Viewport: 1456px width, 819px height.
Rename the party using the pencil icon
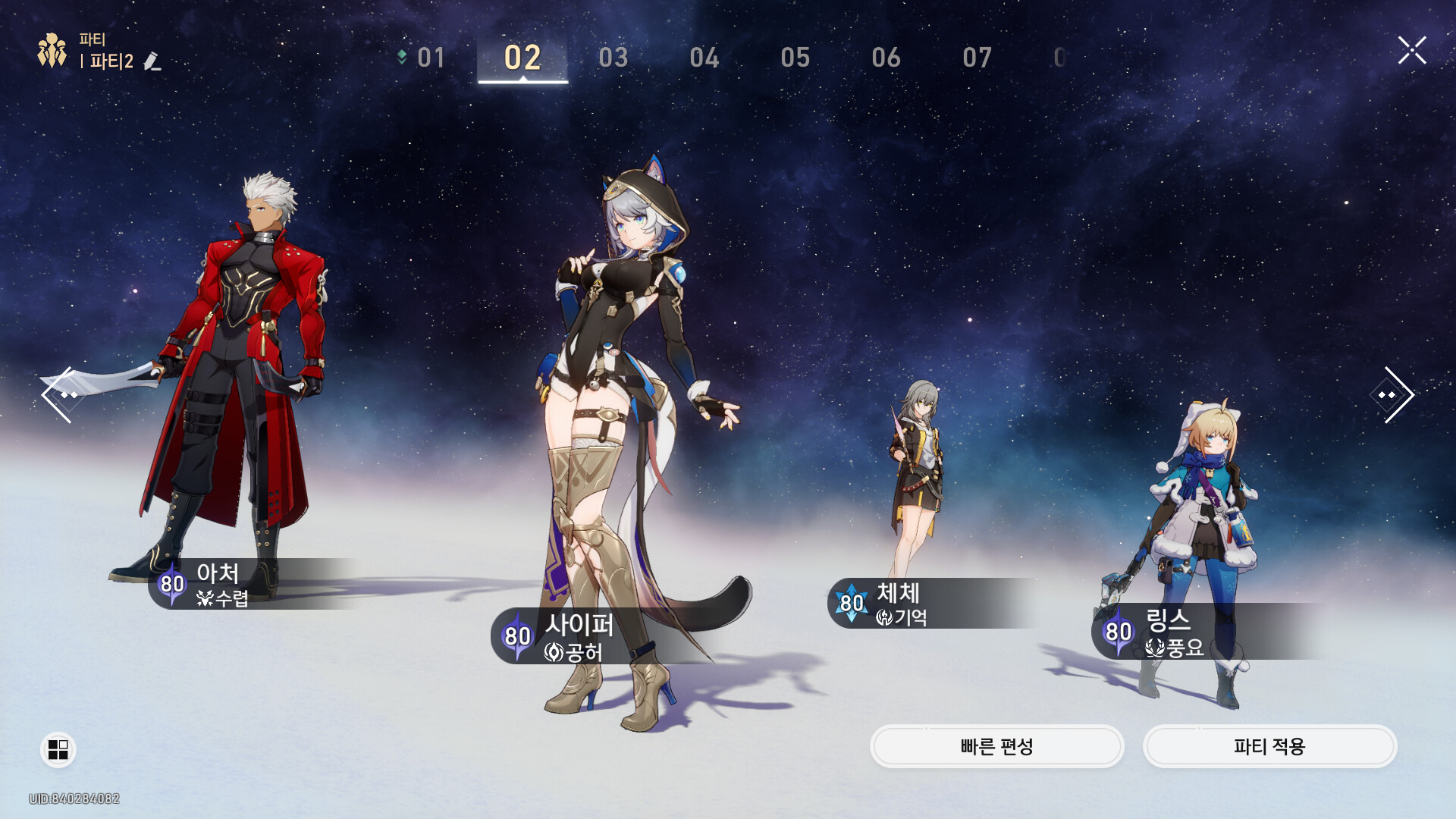[x=152, y=61]
